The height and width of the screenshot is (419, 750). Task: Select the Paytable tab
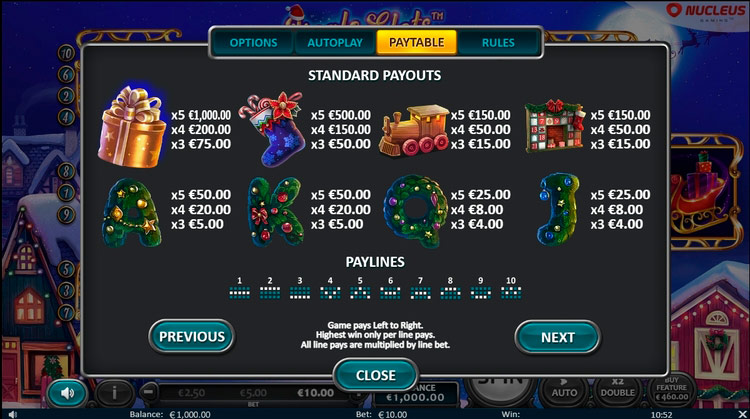point(416,43)
